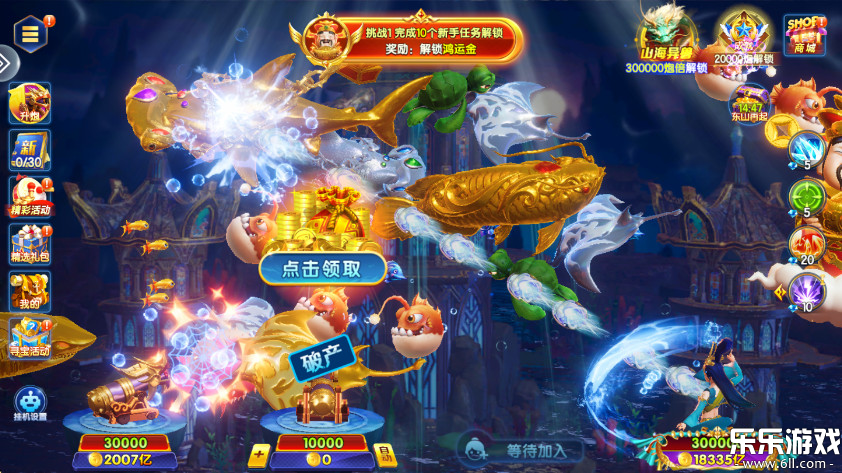Activate the red fire skill
Screen dimensions: 842x473
pyautogui.click(x=806, y=243)
